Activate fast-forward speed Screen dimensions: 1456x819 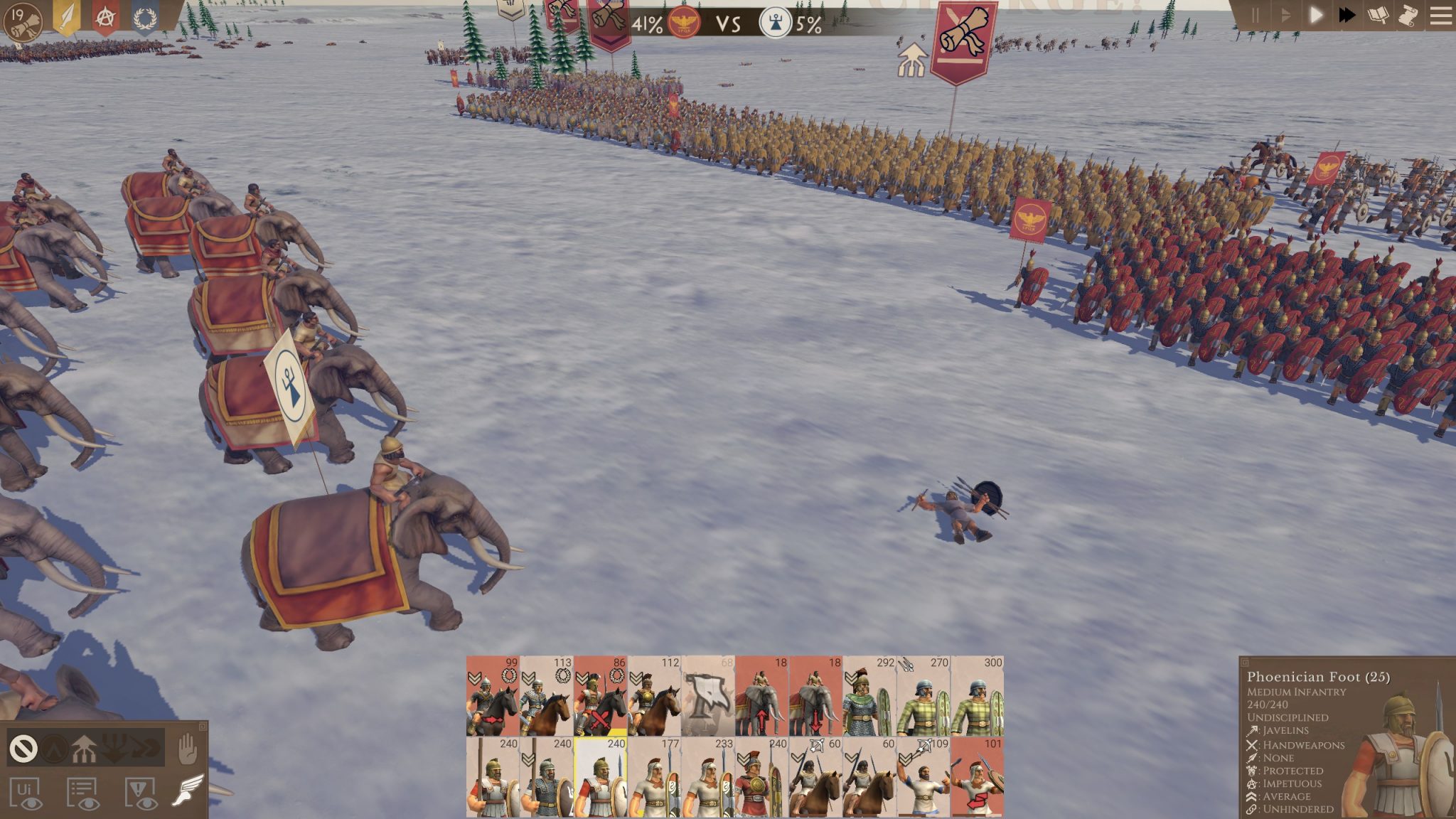pyautogui.click(x=1347, y=16)
